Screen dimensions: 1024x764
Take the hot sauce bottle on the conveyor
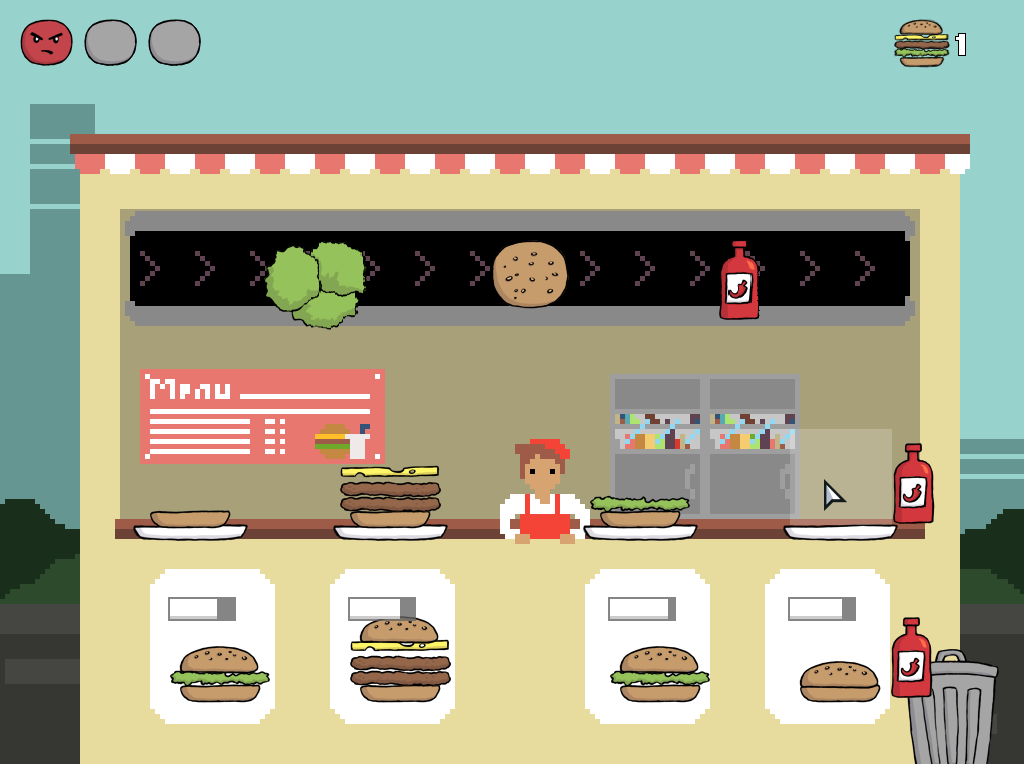tap(739, 281)
